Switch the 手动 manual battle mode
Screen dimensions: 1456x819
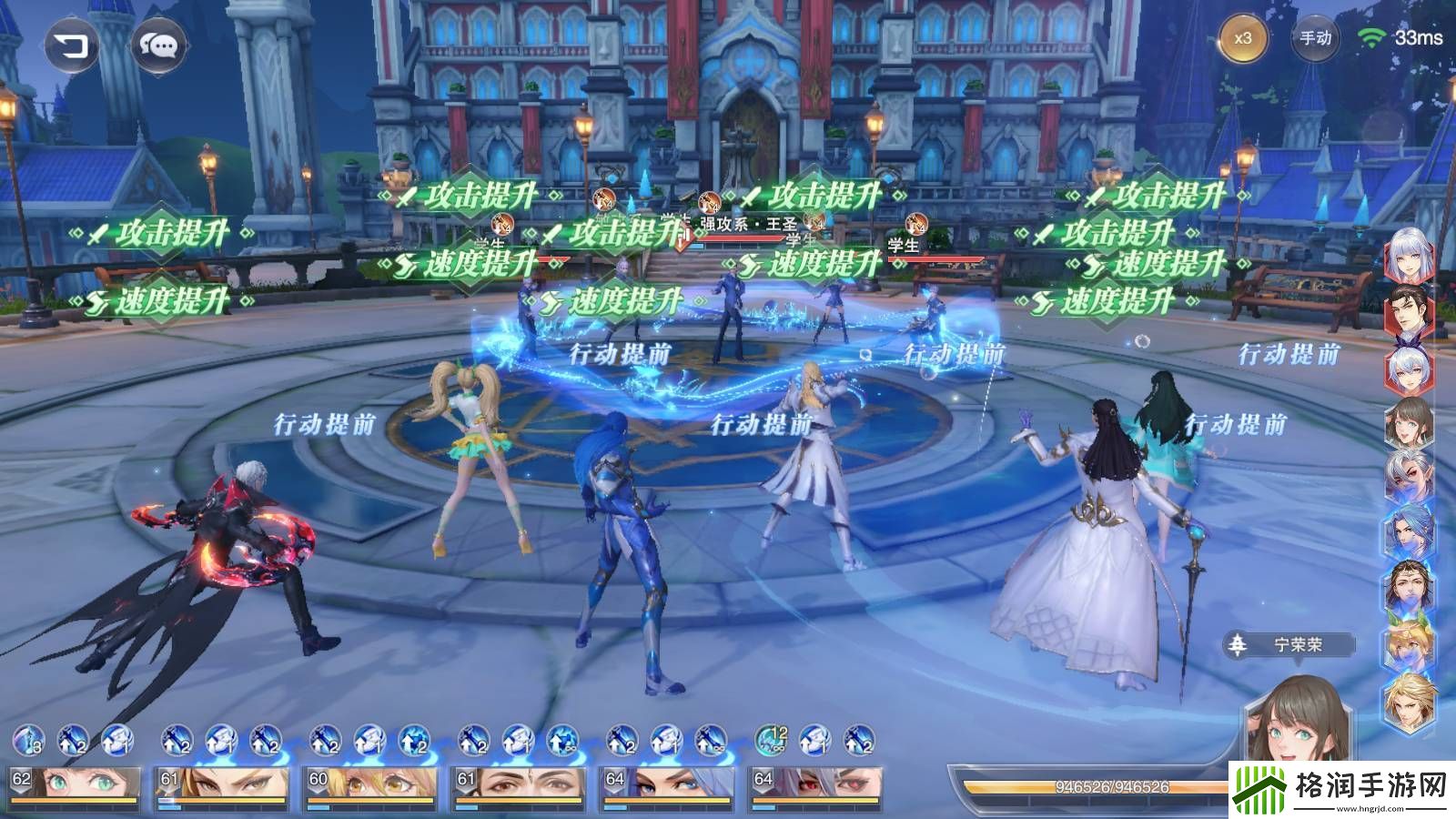pos(1315,39)
